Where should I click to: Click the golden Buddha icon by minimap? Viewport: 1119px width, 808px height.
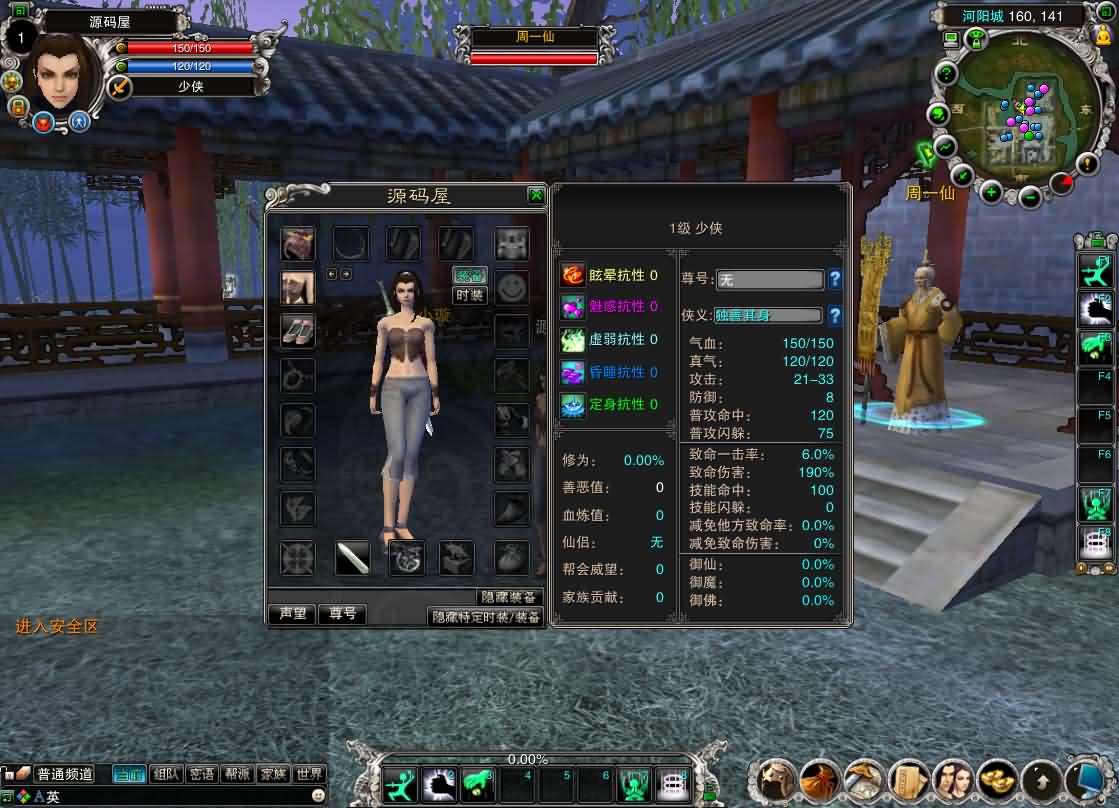click(x=1103, y=35)
